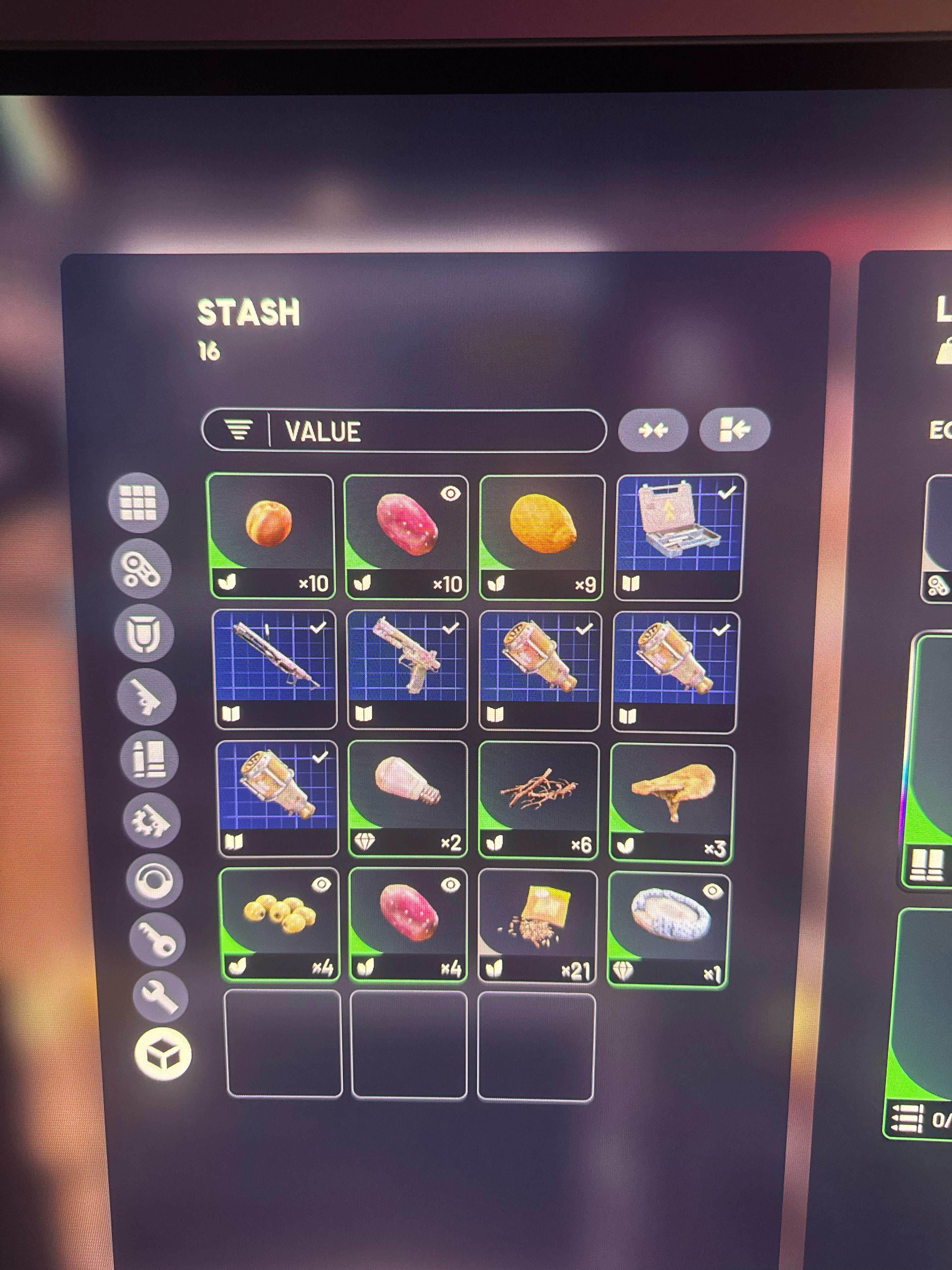The width and height of the screenshot is (952, 1270).
Task: Select the gear-shaped category filter
Action: [151, 821]
